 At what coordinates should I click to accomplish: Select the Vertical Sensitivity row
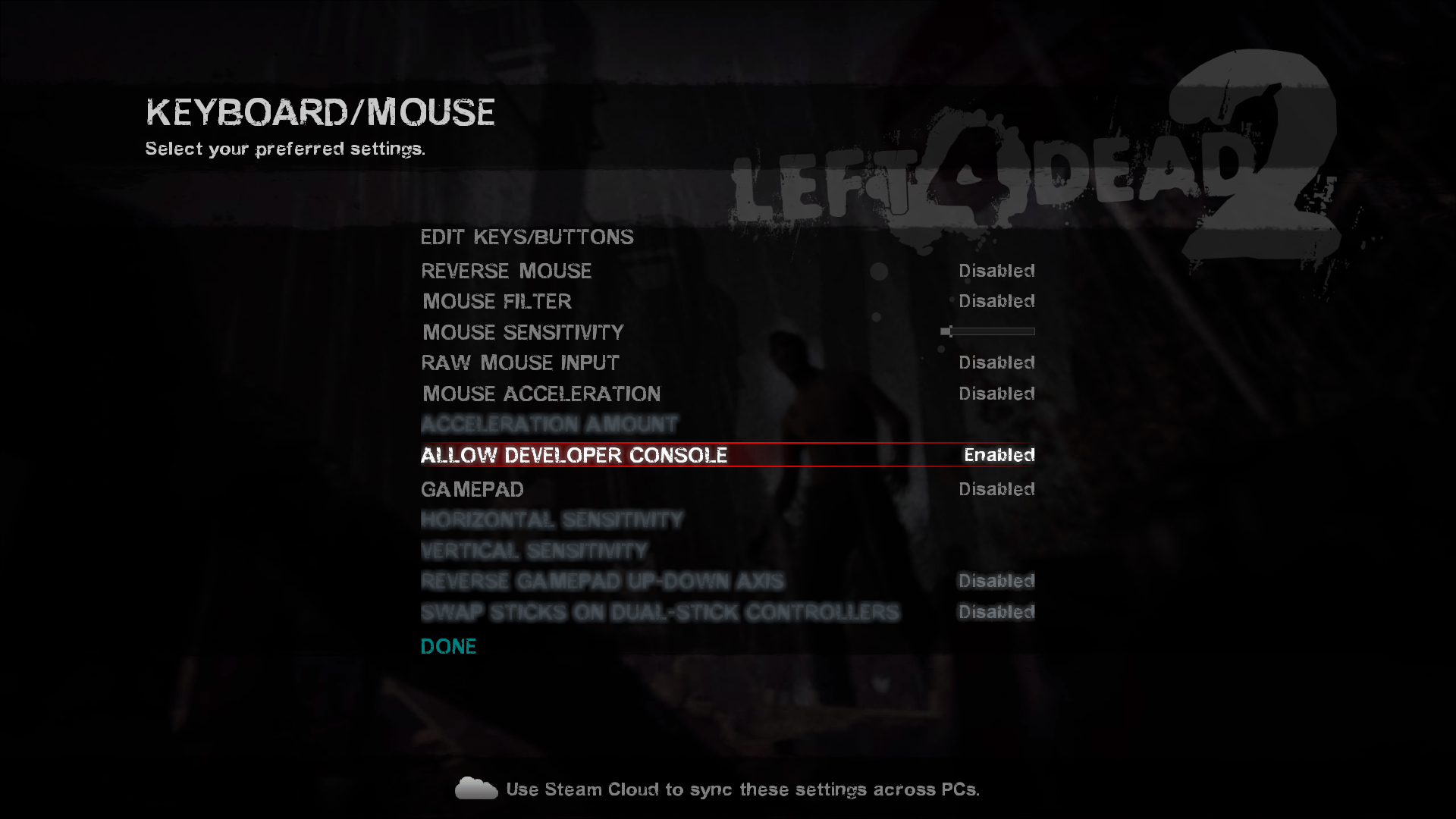point(535,551)
